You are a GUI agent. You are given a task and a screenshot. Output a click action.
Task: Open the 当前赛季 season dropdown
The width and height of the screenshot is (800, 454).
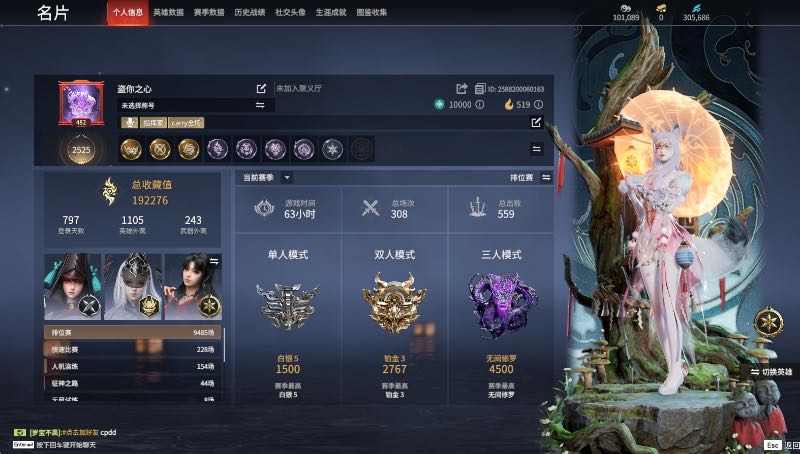(287, 177)
